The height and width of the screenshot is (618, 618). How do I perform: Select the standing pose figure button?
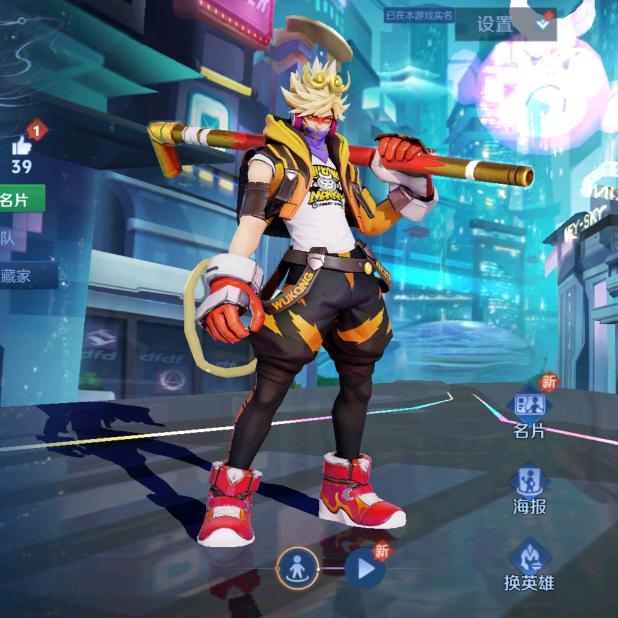coord(297,570)
